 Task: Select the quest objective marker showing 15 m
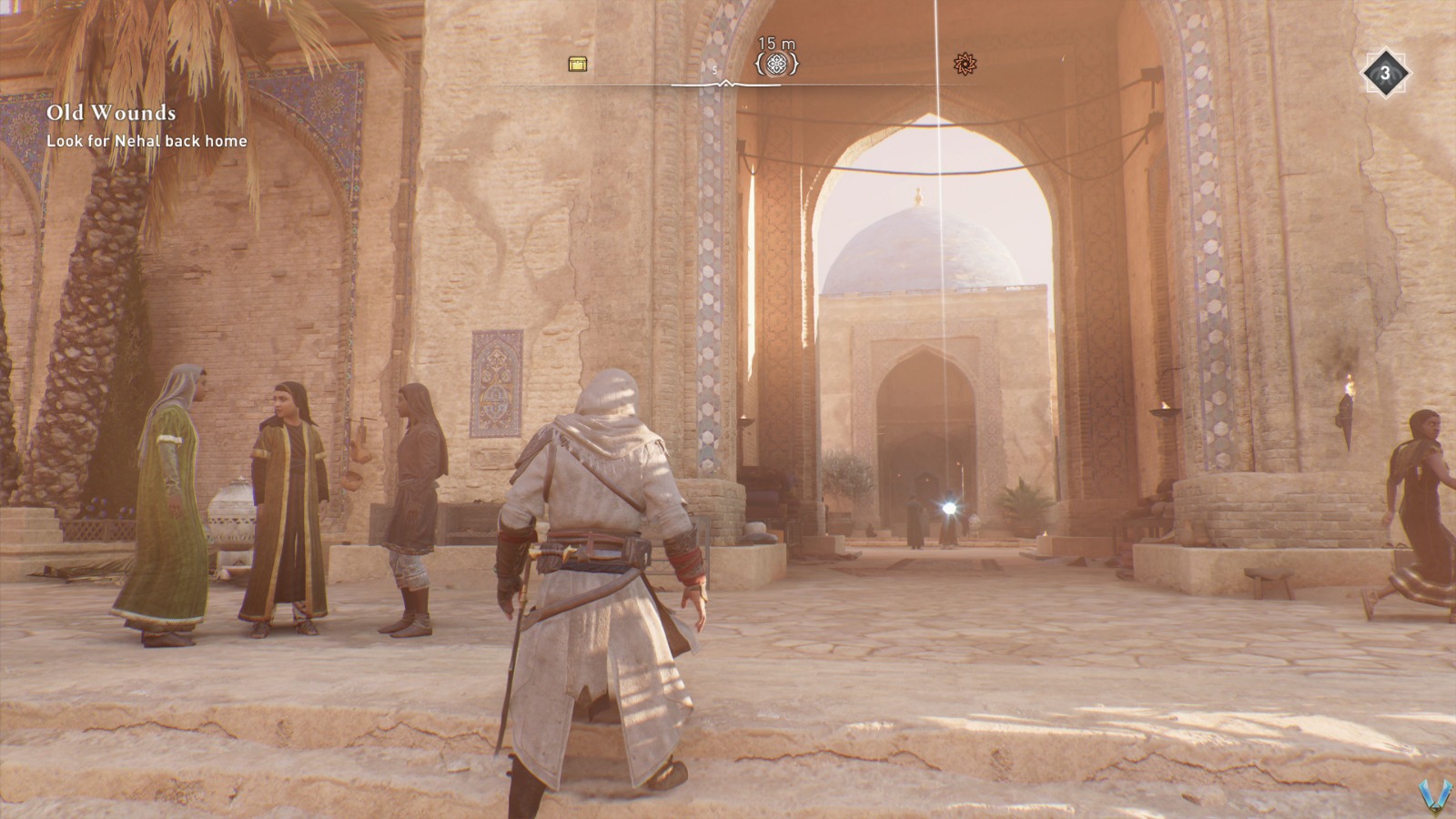tap(778, 64)
